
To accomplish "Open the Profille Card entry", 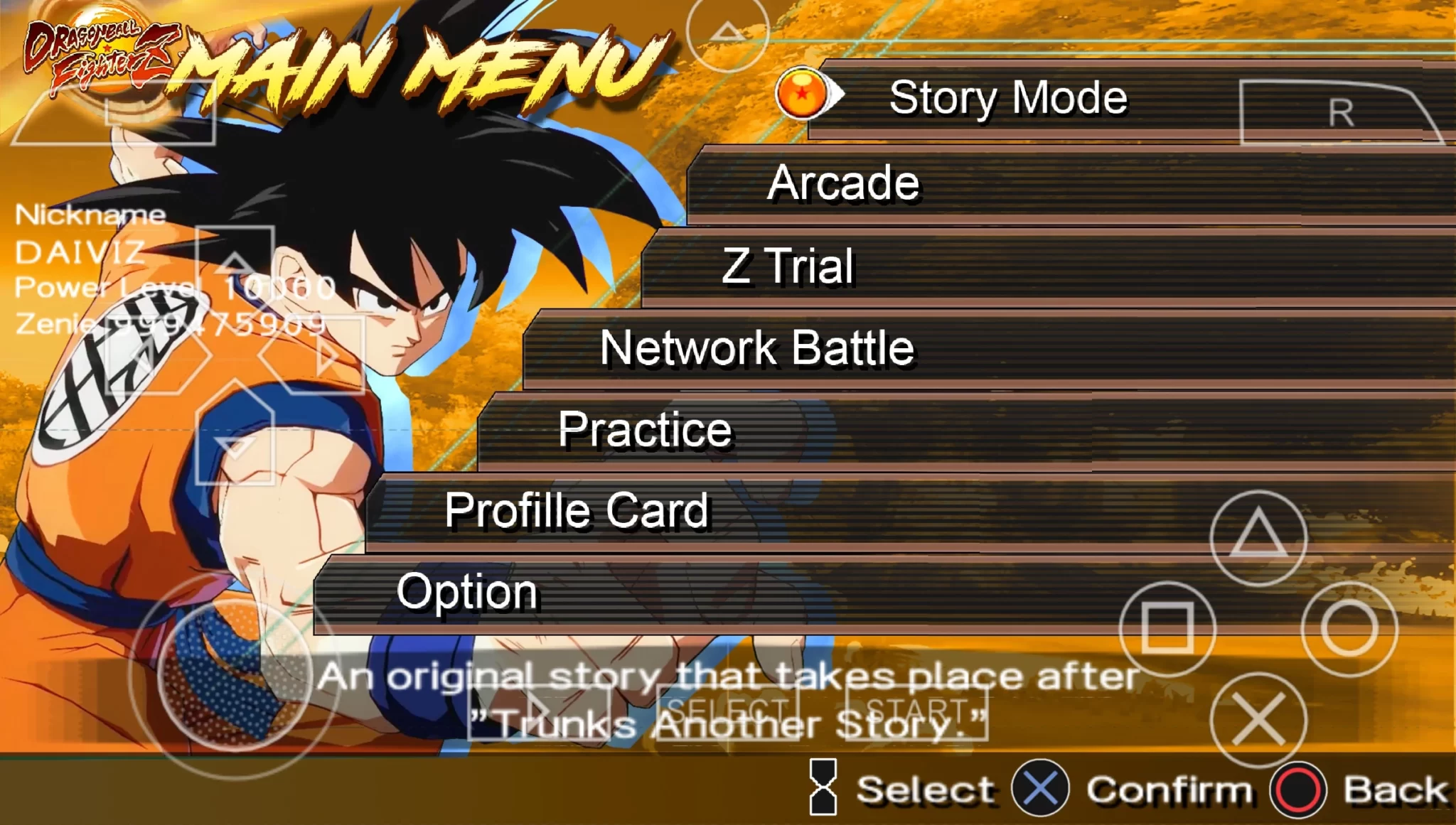I will click(x=577, y=511).
